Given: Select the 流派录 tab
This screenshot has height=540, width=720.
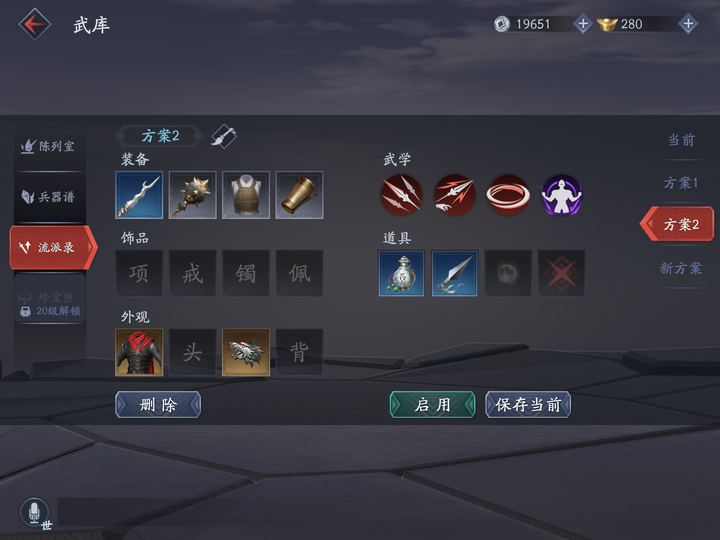Looking at the screenshot, I should pyautogui.click(x=52, y=247).
